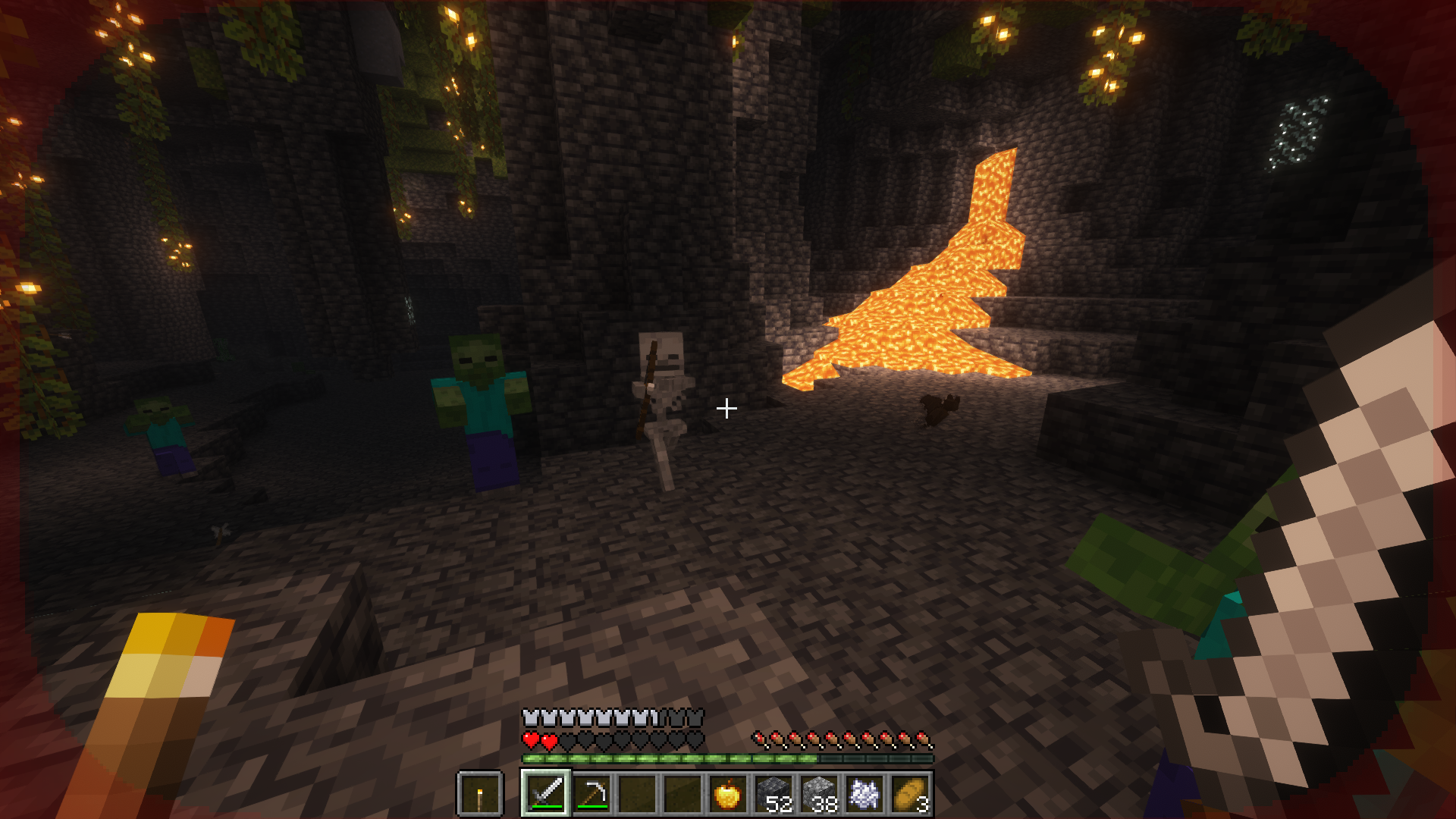Select the stack of 38 cobblestone
Screen dimensions: 1456x819
[819, 793]
